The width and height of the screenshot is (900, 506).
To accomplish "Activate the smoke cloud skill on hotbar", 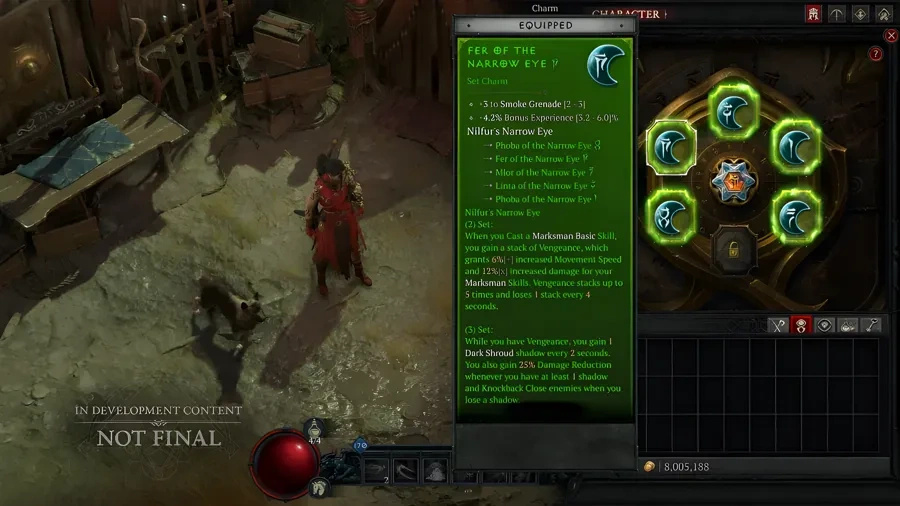I will pos(435,471).
